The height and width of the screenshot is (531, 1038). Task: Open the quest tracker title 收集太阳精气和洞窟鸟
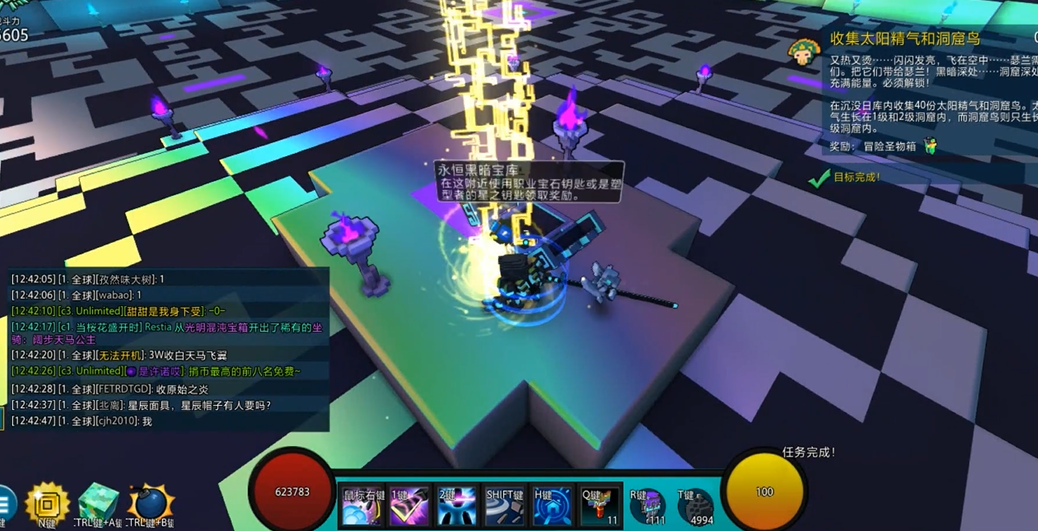point(904,39)
